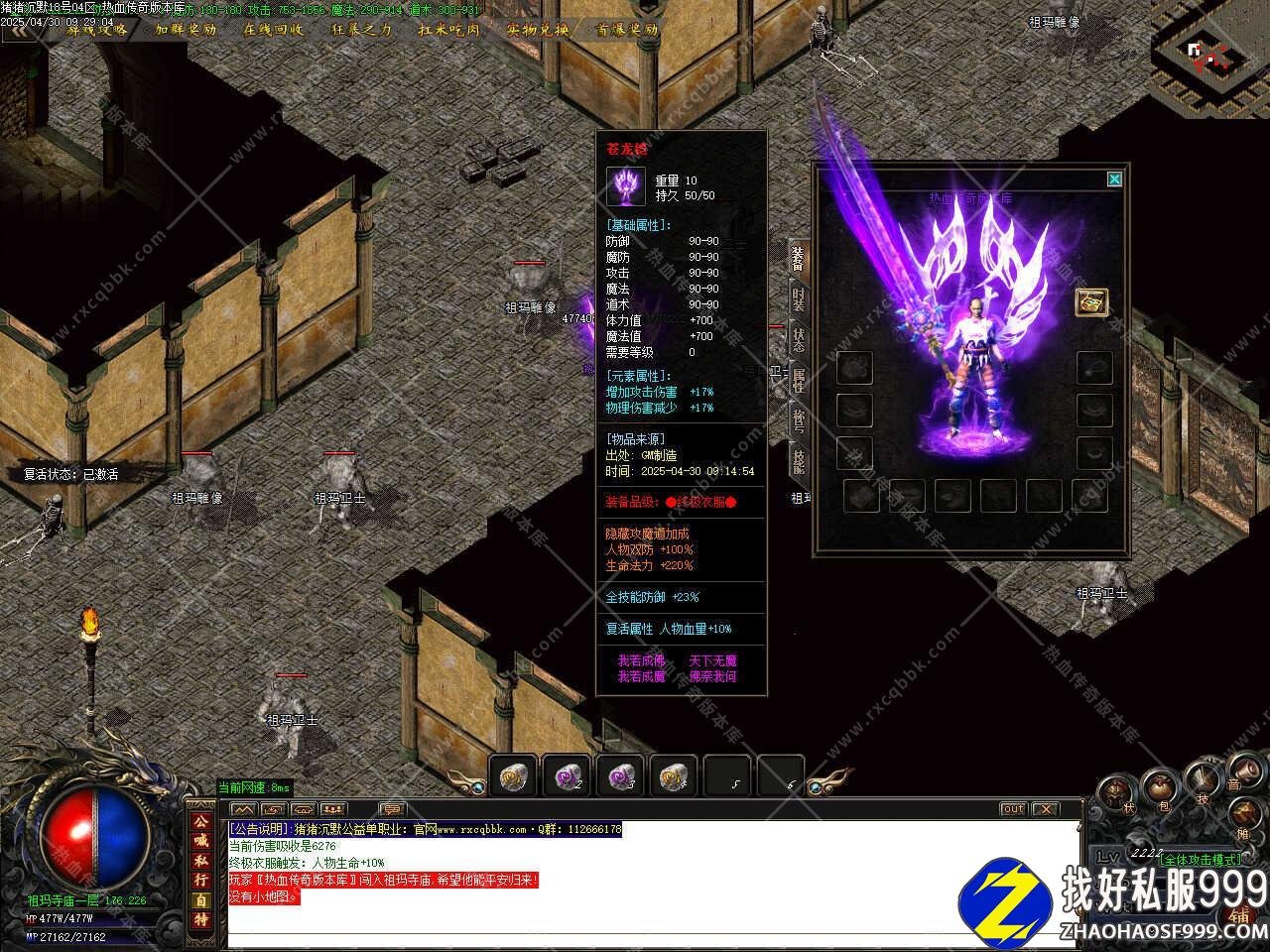Viewport: 1270px width, 952px height.
Task: Open the 属性 attributes tab
Action: point(799,379)
